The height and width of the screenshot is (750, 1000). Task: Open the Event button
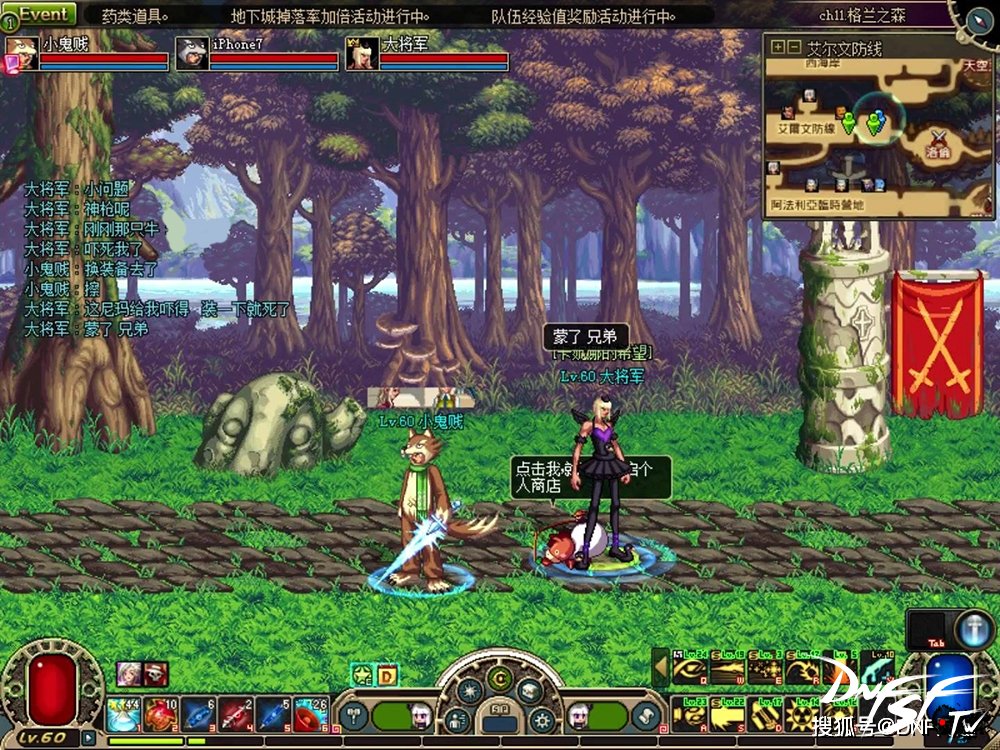point(43,14)
